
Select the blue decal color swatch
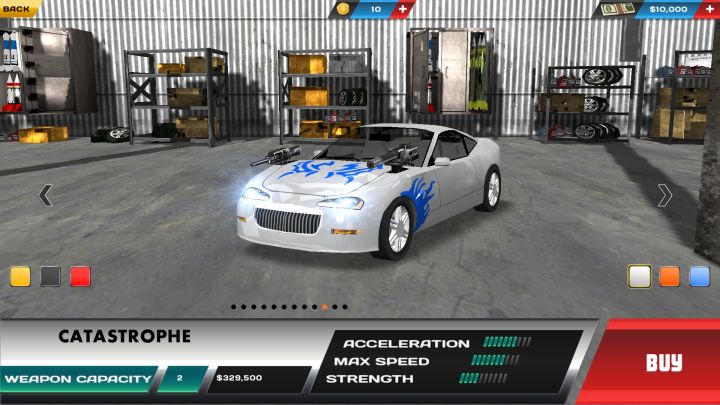click(699, 276)
